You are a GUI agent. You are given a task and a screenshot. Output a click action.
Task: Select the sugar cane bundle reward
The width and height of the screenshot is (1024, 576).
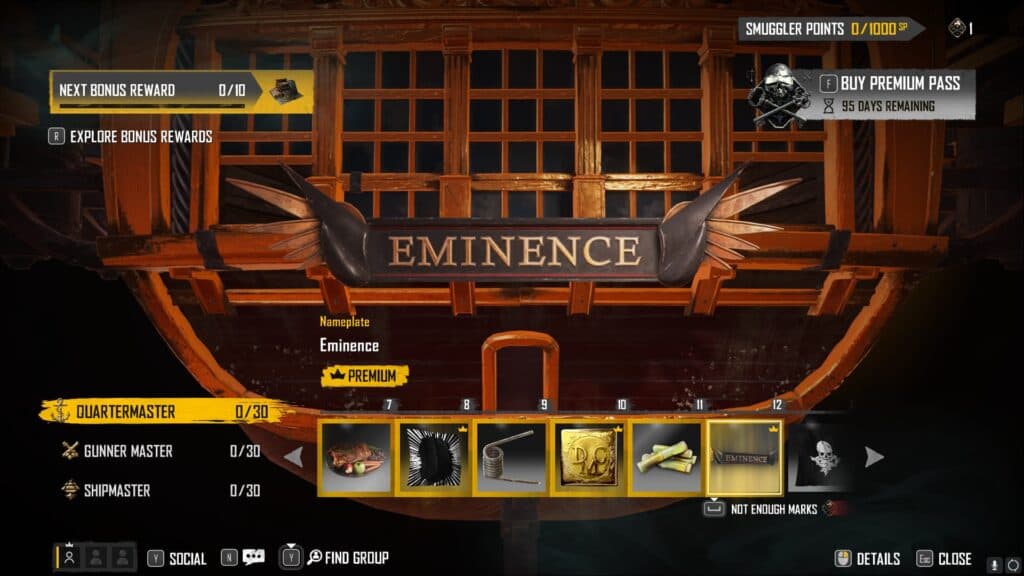click(x=667, y=457)
